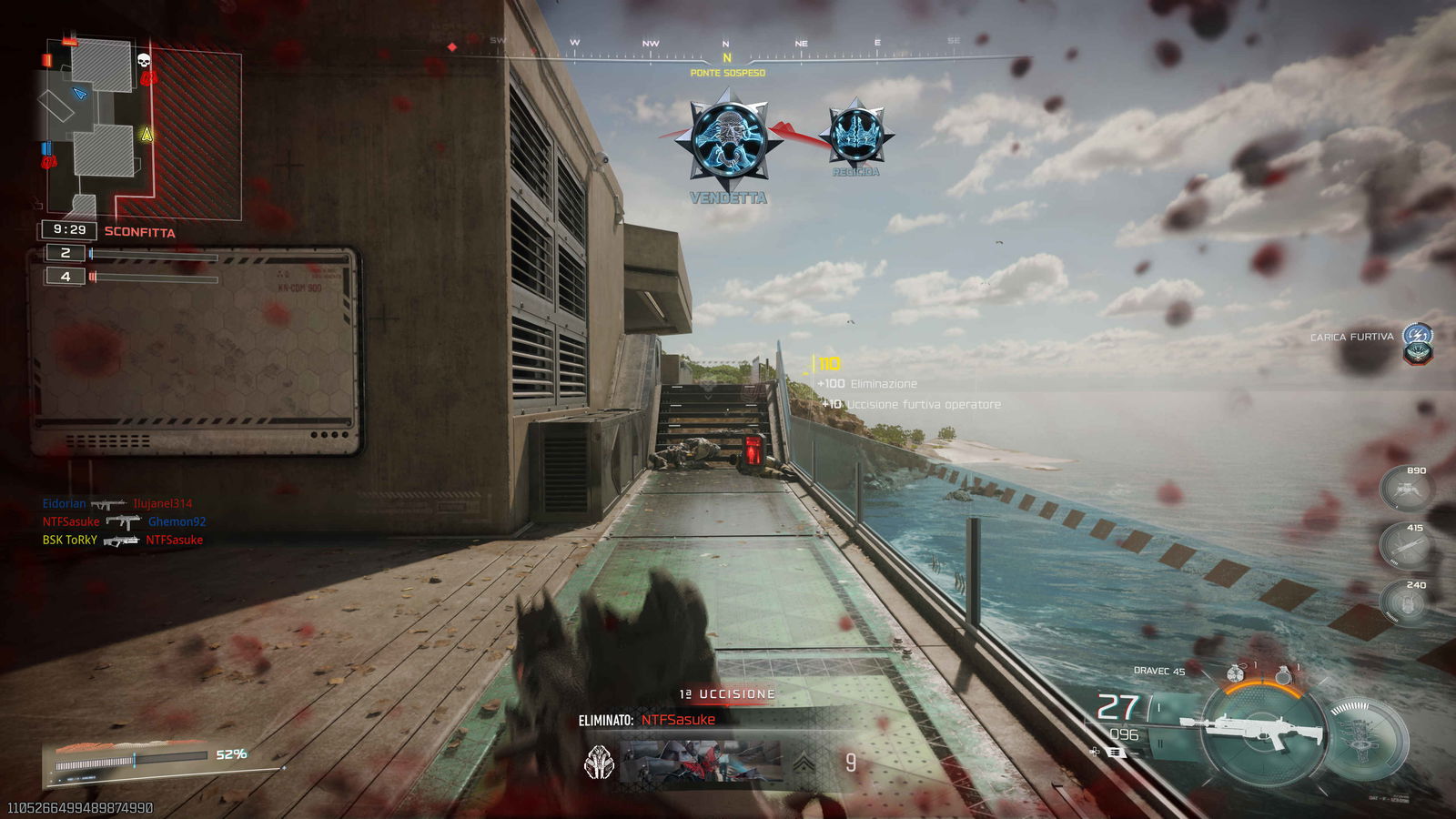Activate the 890-point scorestreak icon
Viewport: 1456px width, 819px height.
click(1407, 490)
